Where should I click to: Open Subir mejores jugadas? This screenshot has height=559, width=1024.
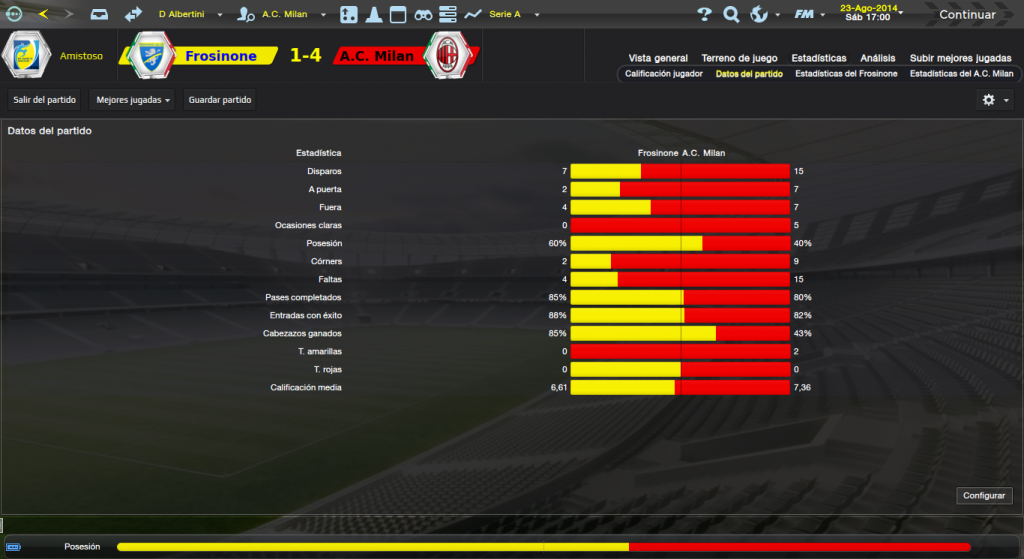[x=961, y=58]
